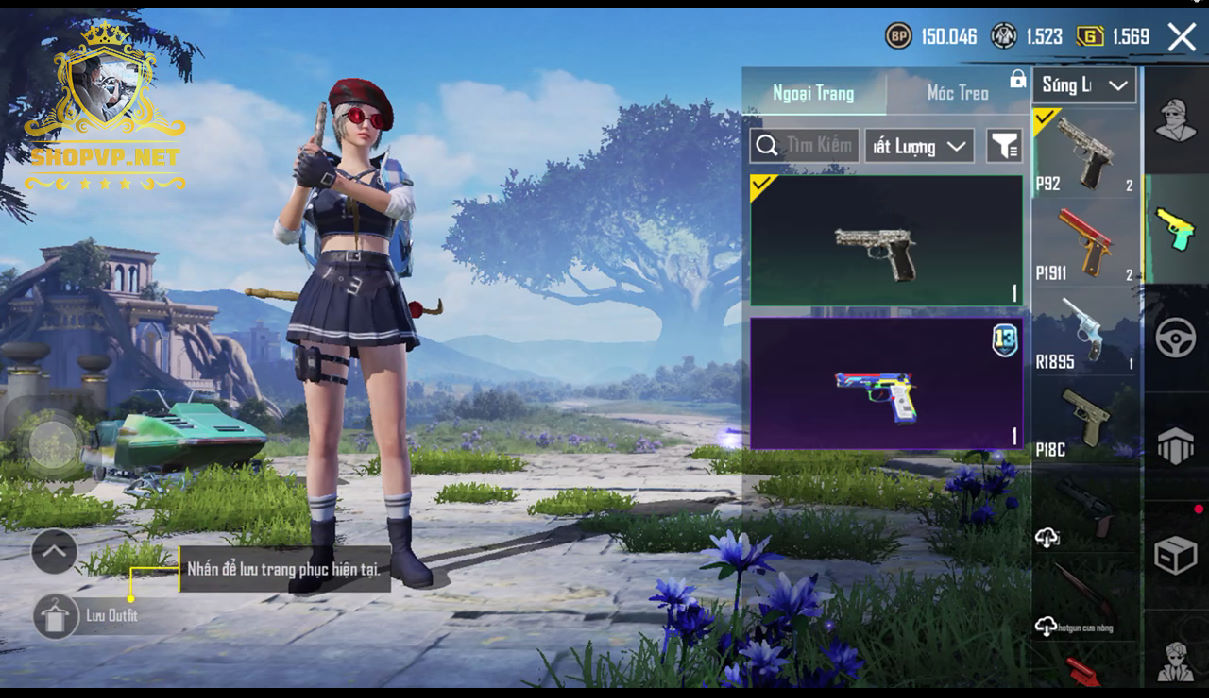Close the inventory screen with the X
This screenshot has height=698, width=1209.
[1181, 38]
